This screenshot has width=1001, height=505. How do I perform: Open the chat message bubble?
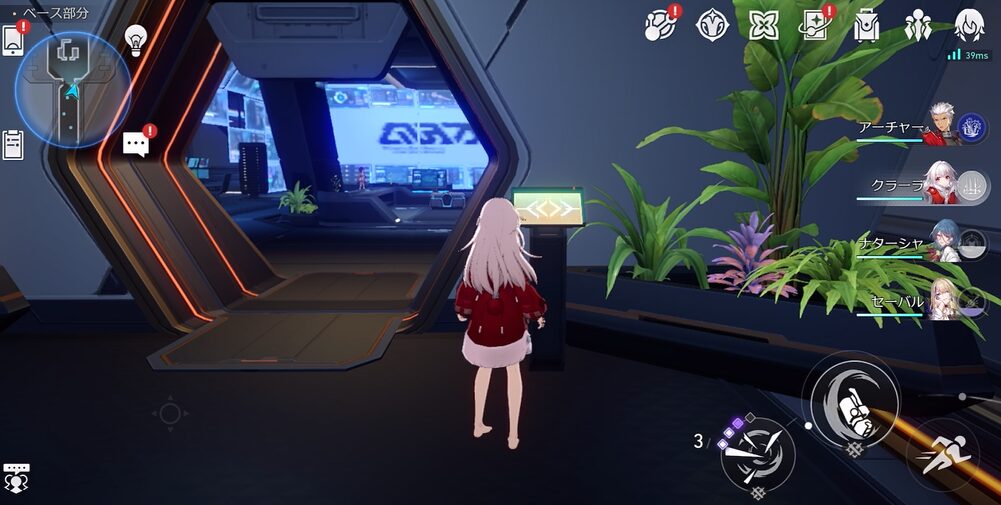pyautogui.click(x=136, y=144)
